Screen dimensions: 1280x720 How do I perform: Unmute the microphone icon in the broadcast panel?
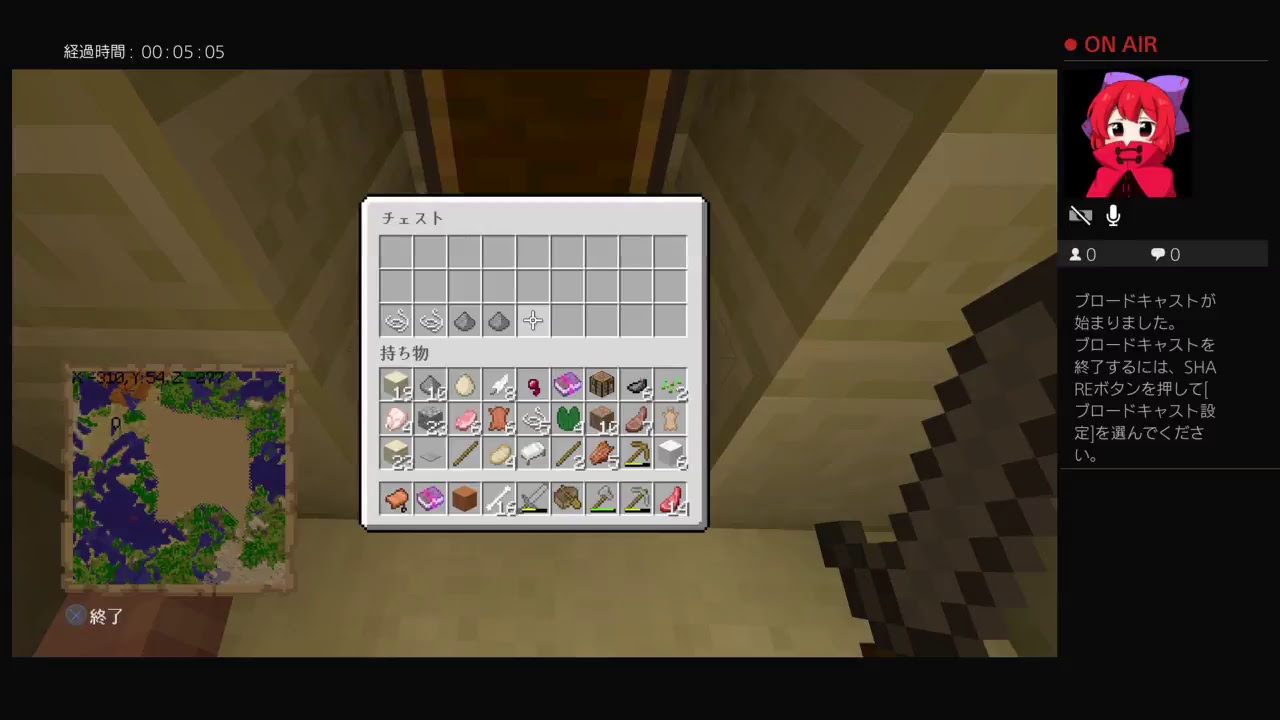click(x=1113, y=216)
